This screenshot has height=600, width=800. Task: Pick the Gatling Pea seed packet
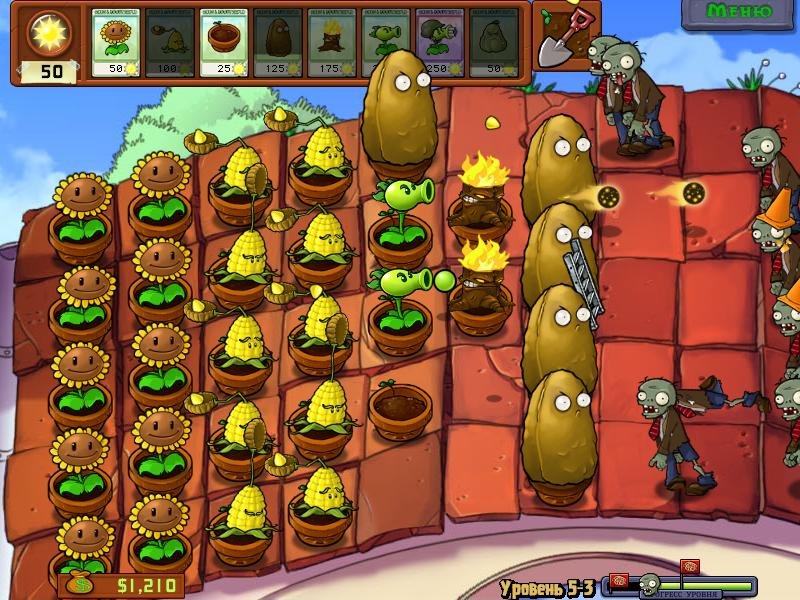pyautogui.click(x=440, y=43)
